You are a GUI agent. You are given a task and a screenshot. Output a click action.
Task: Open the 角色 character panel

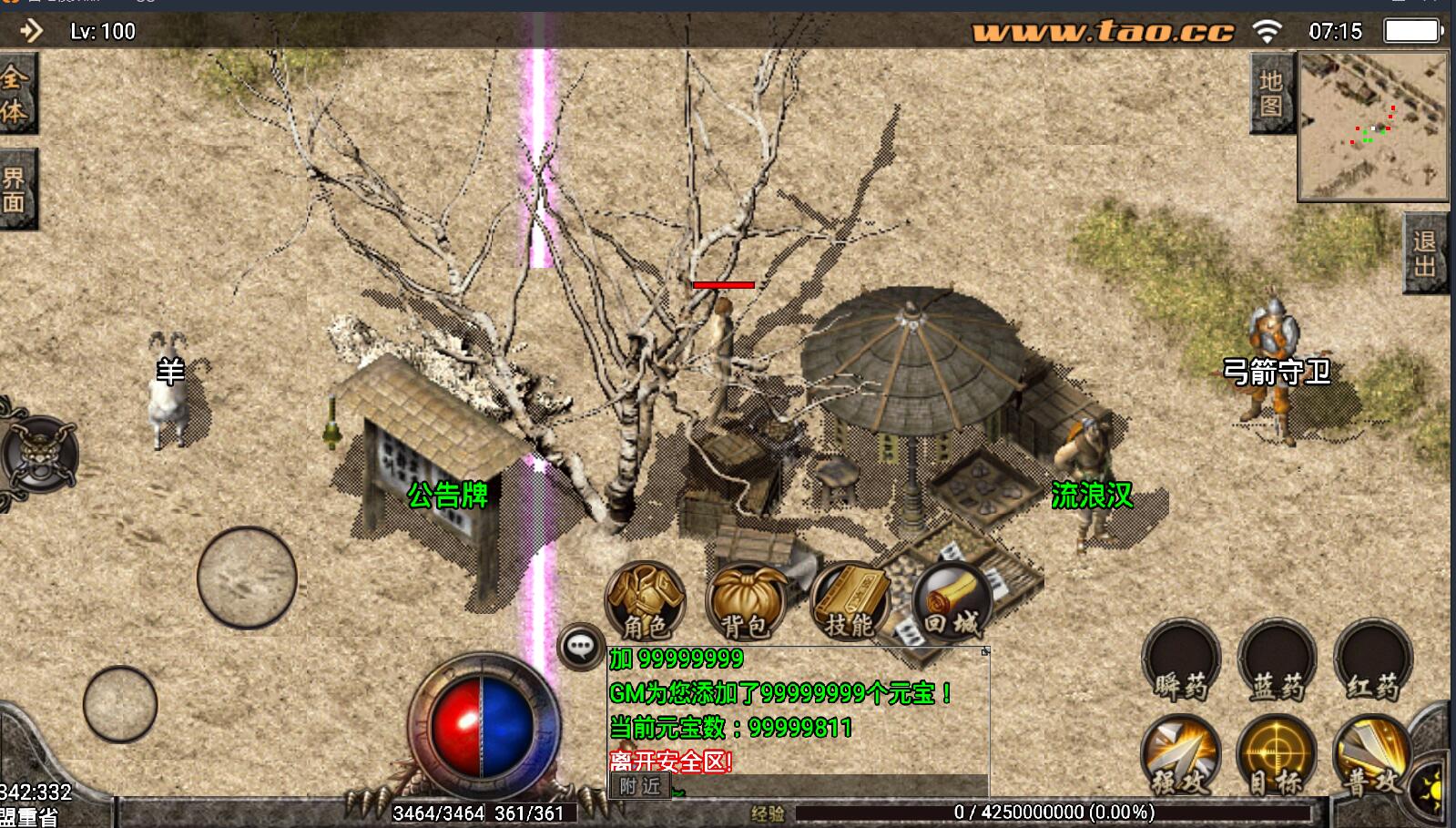[645, 599]
